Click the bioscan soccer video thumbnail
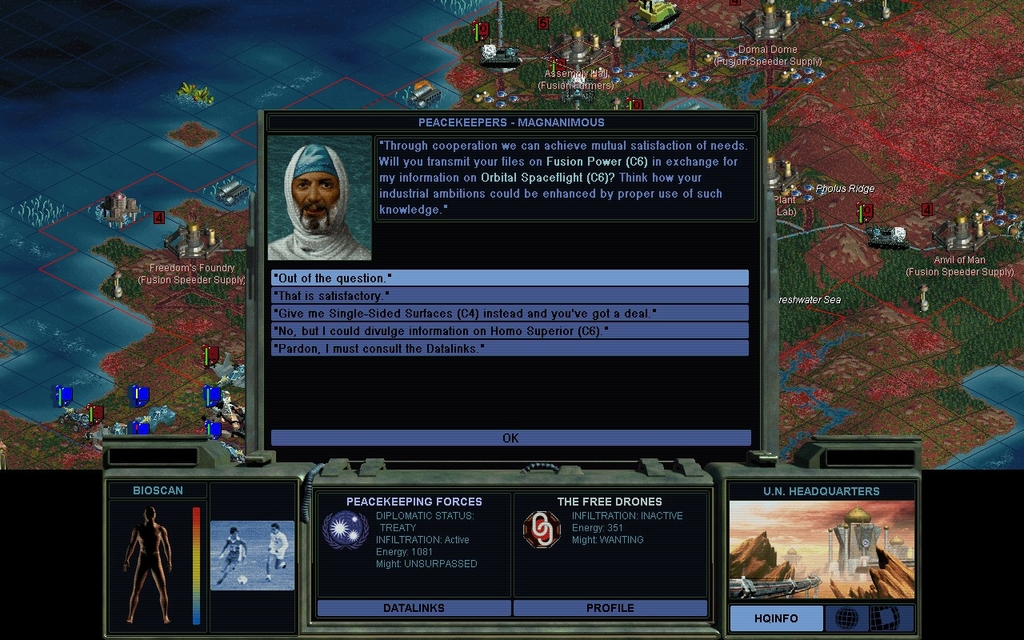 [252, 555]
